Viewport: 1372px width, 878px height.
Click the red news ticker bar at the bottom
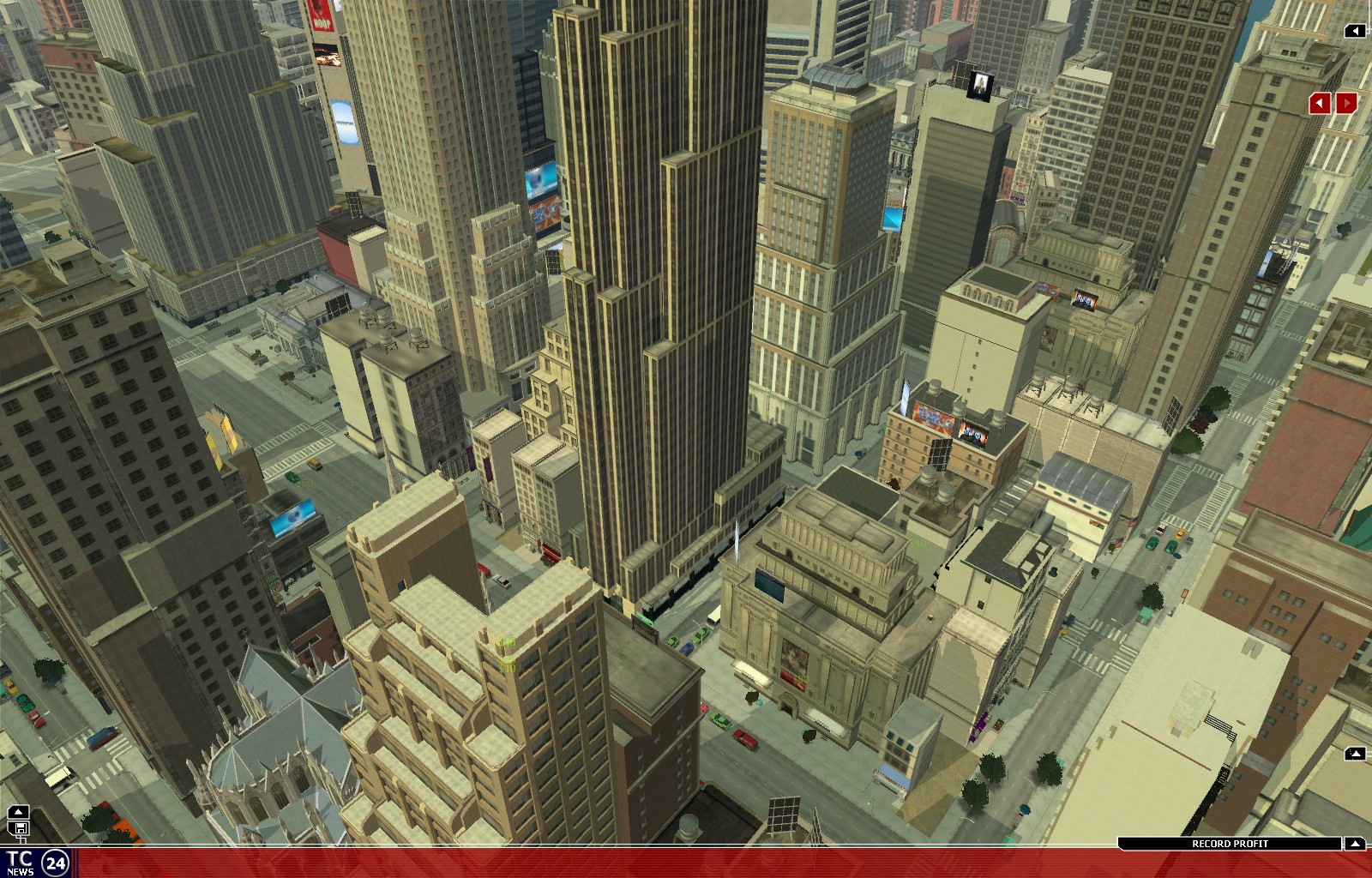(686, 862)
